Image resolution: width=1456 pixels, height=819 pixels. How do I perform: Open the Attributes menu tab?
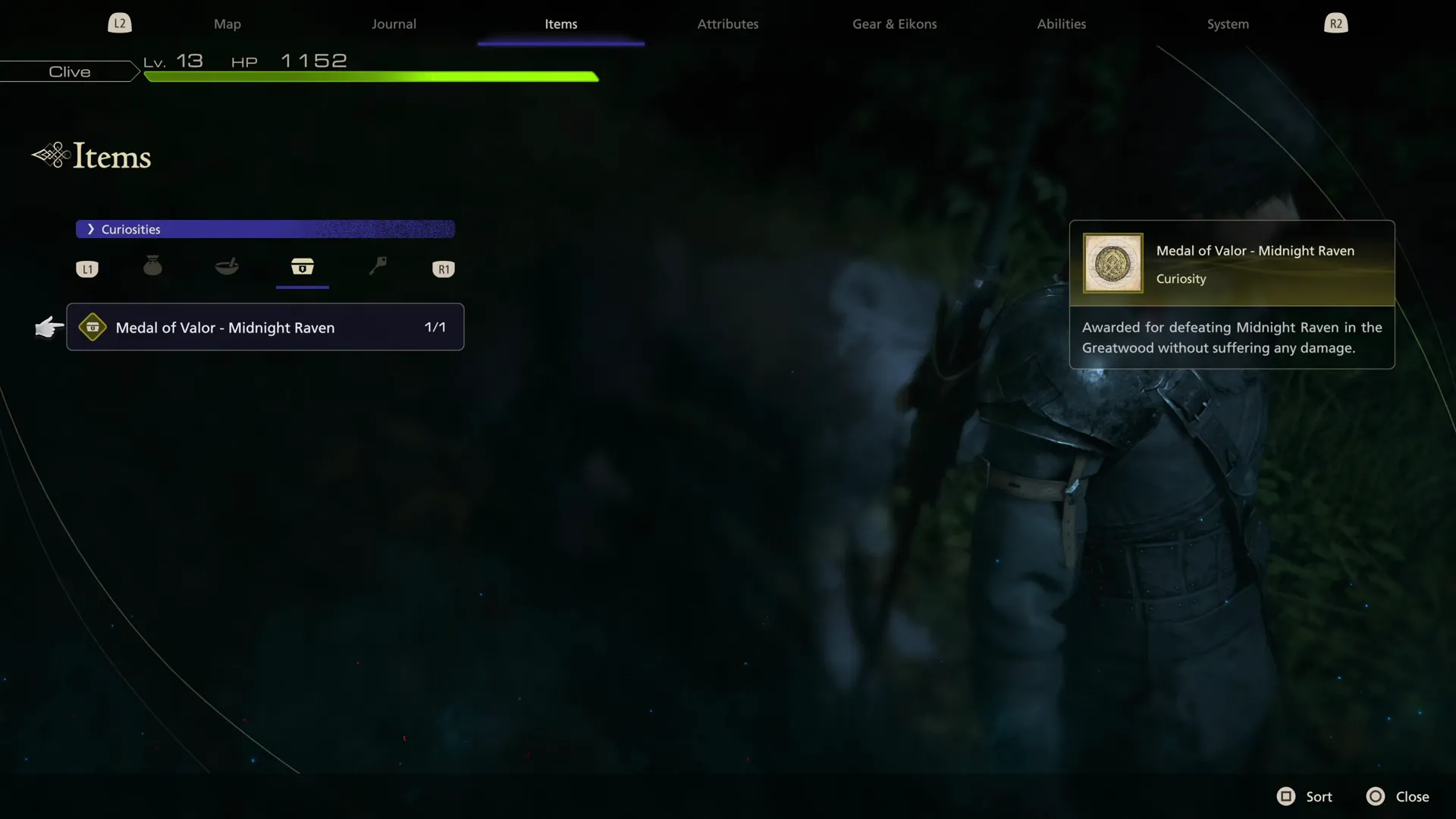pos(727,24)
